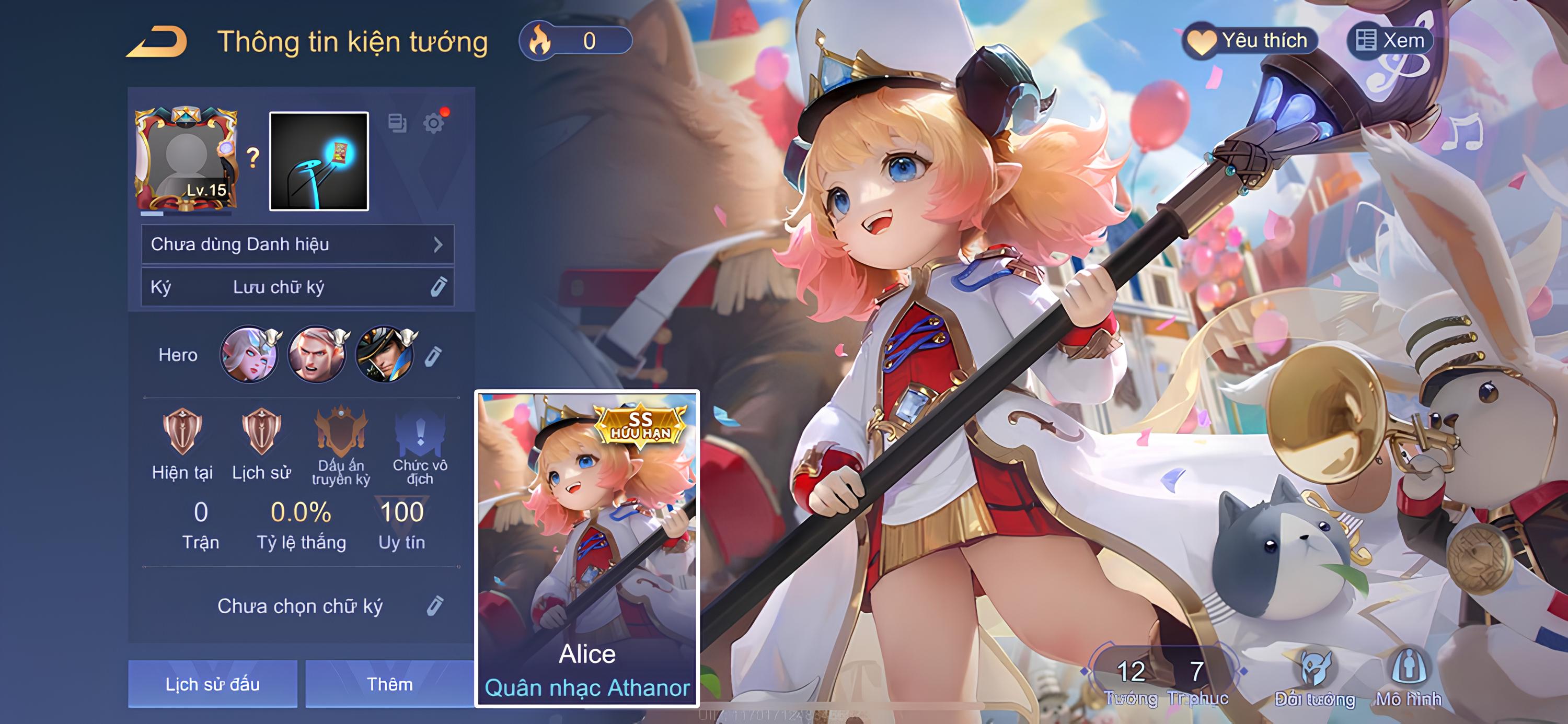This screenshot has height=724, width=1568.
Task: Click the Thêm button
Action: [389, 684]
